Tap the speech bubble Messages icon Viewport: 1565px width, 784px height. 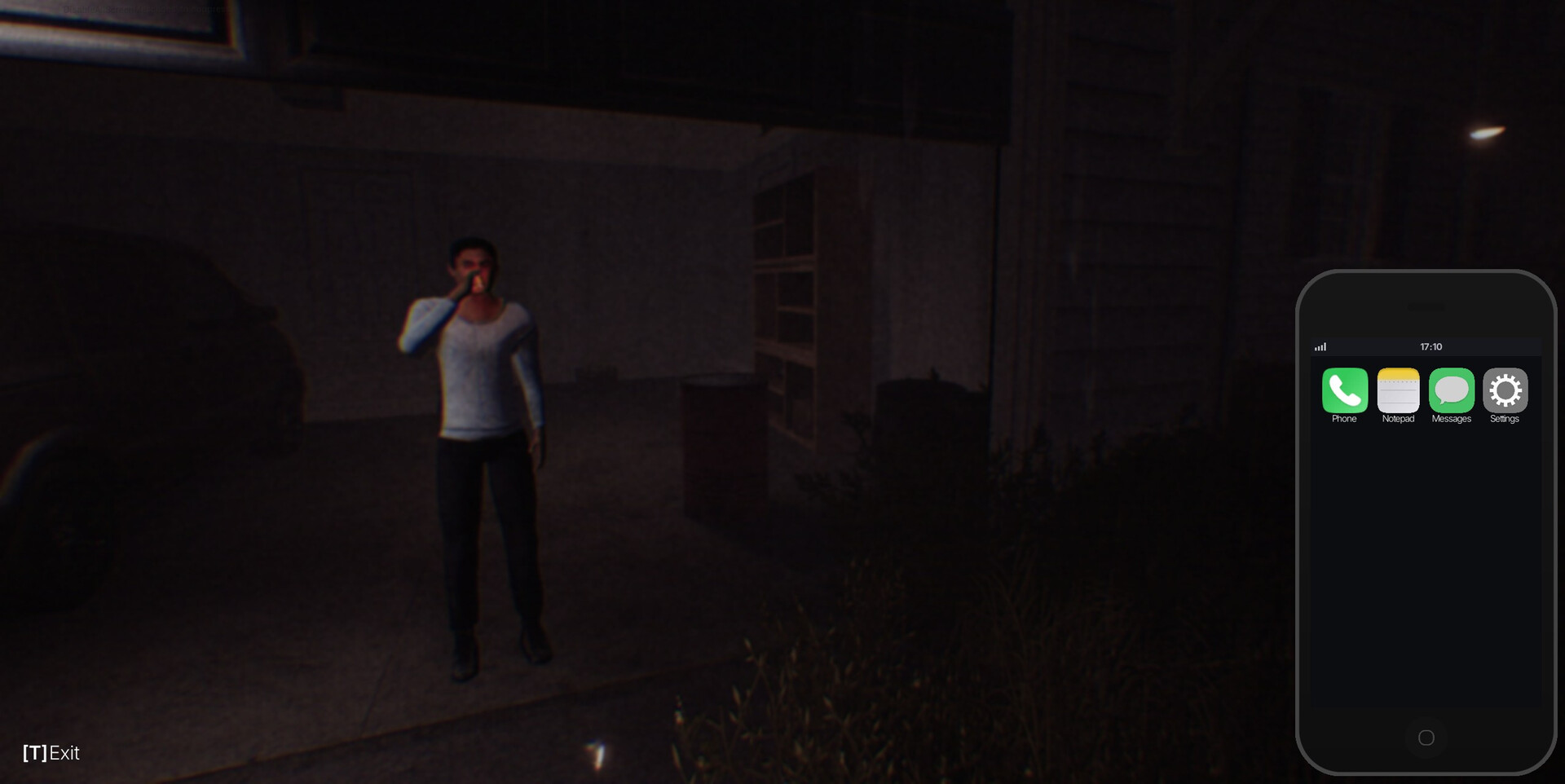pos(1451,391)
